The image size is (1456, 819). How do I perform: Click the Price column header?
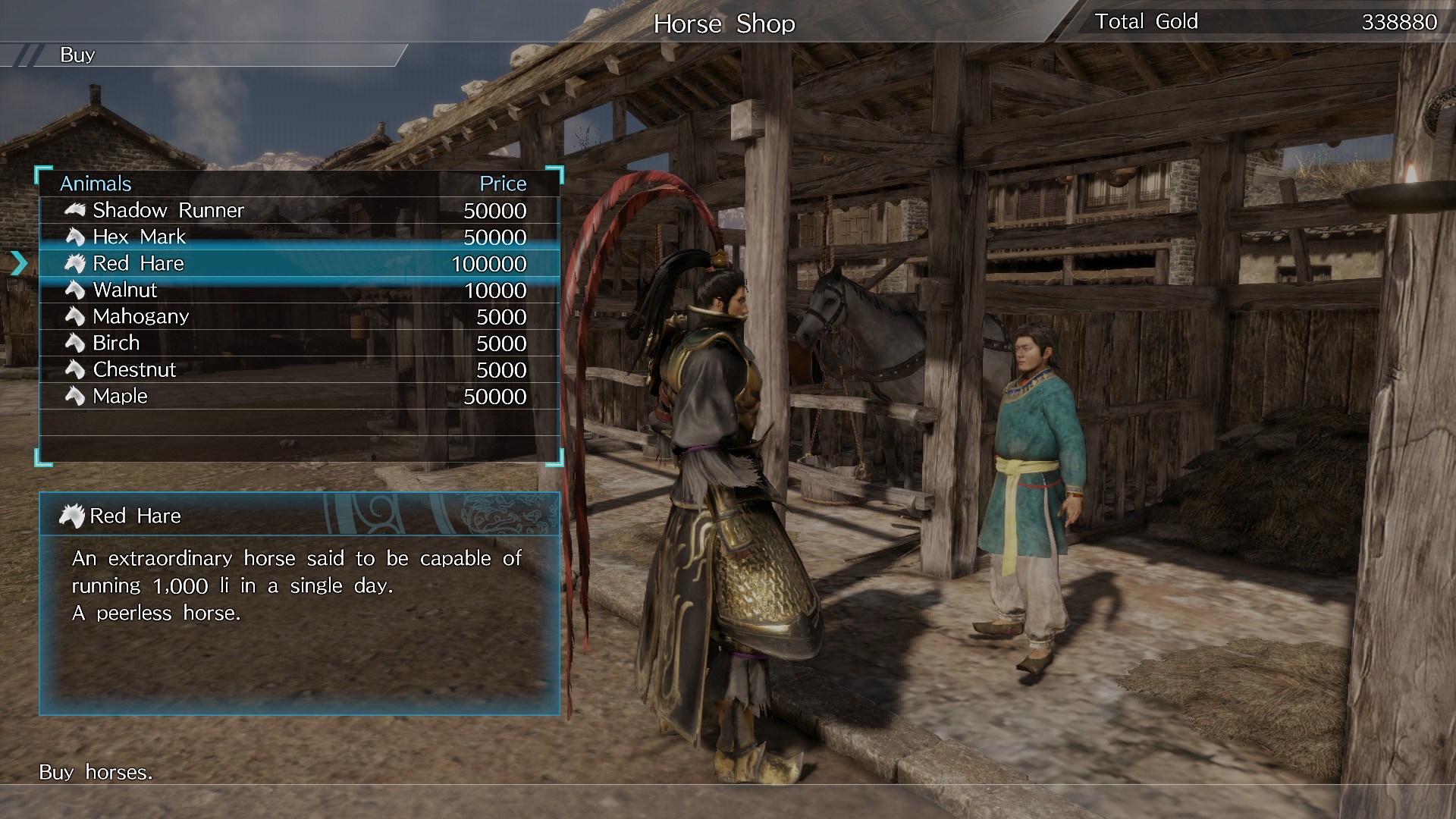click(504, 183)
